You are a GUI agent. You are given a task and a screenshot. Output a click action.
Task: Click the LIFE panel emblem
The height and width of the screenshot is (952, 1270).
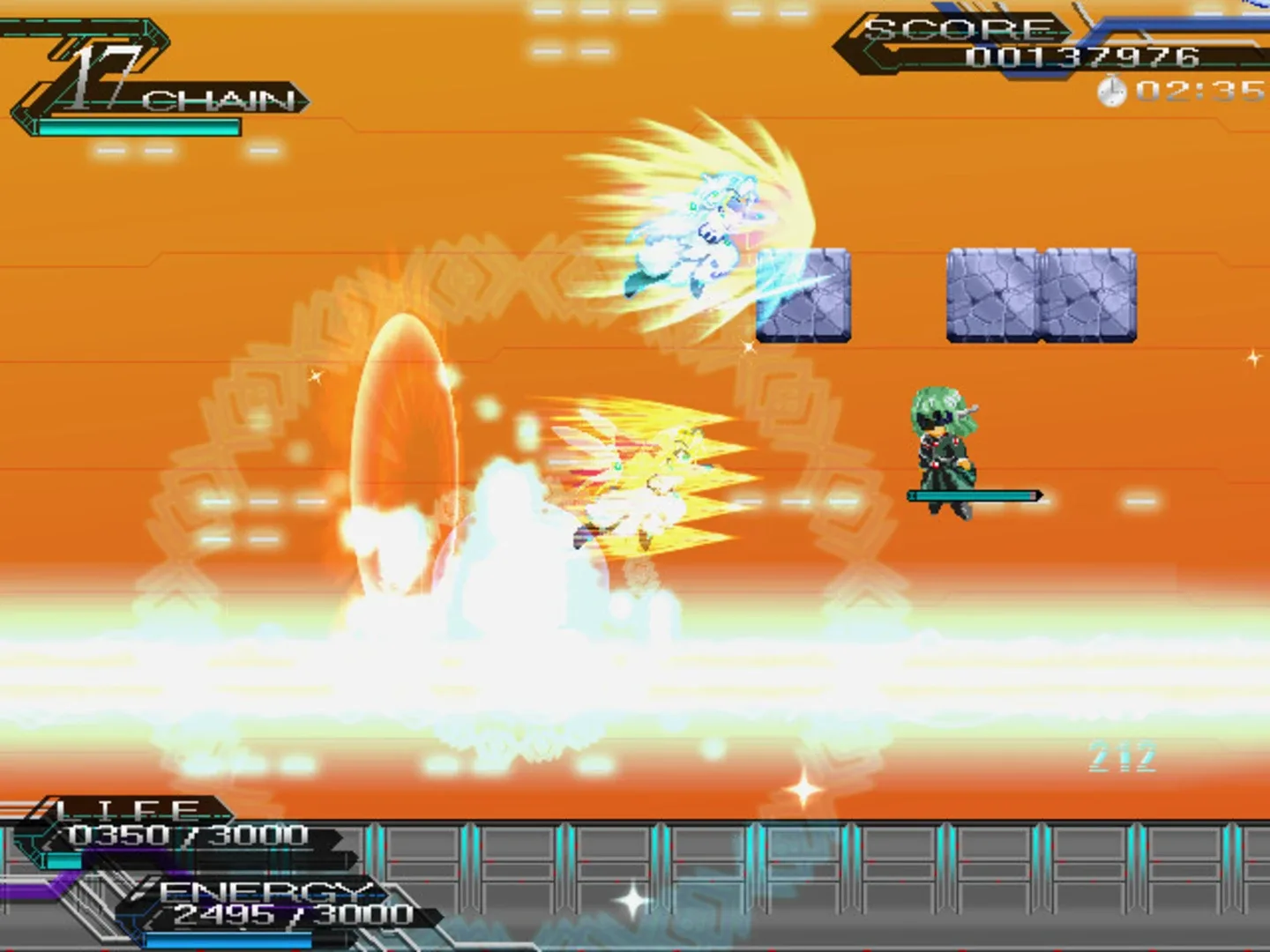point(123,807)
